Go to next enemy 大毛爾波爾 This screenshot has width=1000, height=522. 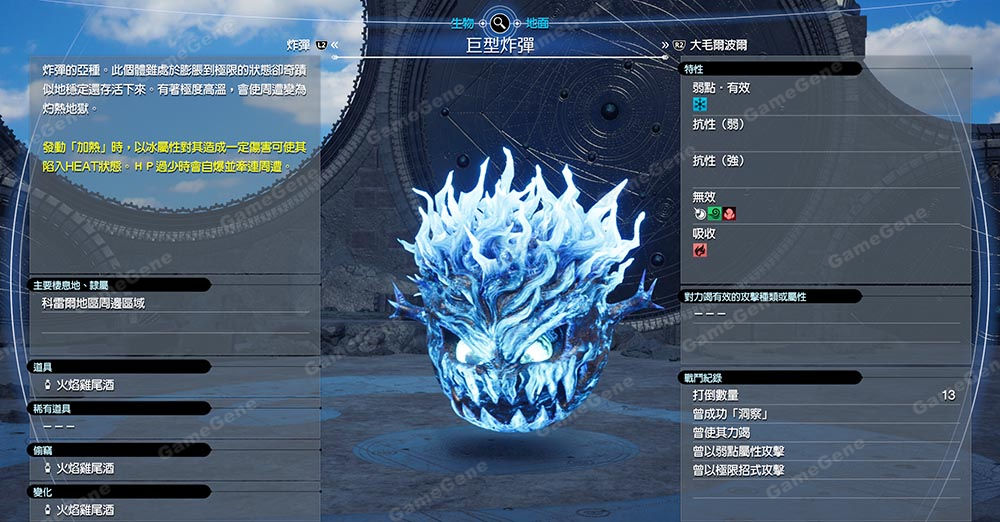(717, 45)
